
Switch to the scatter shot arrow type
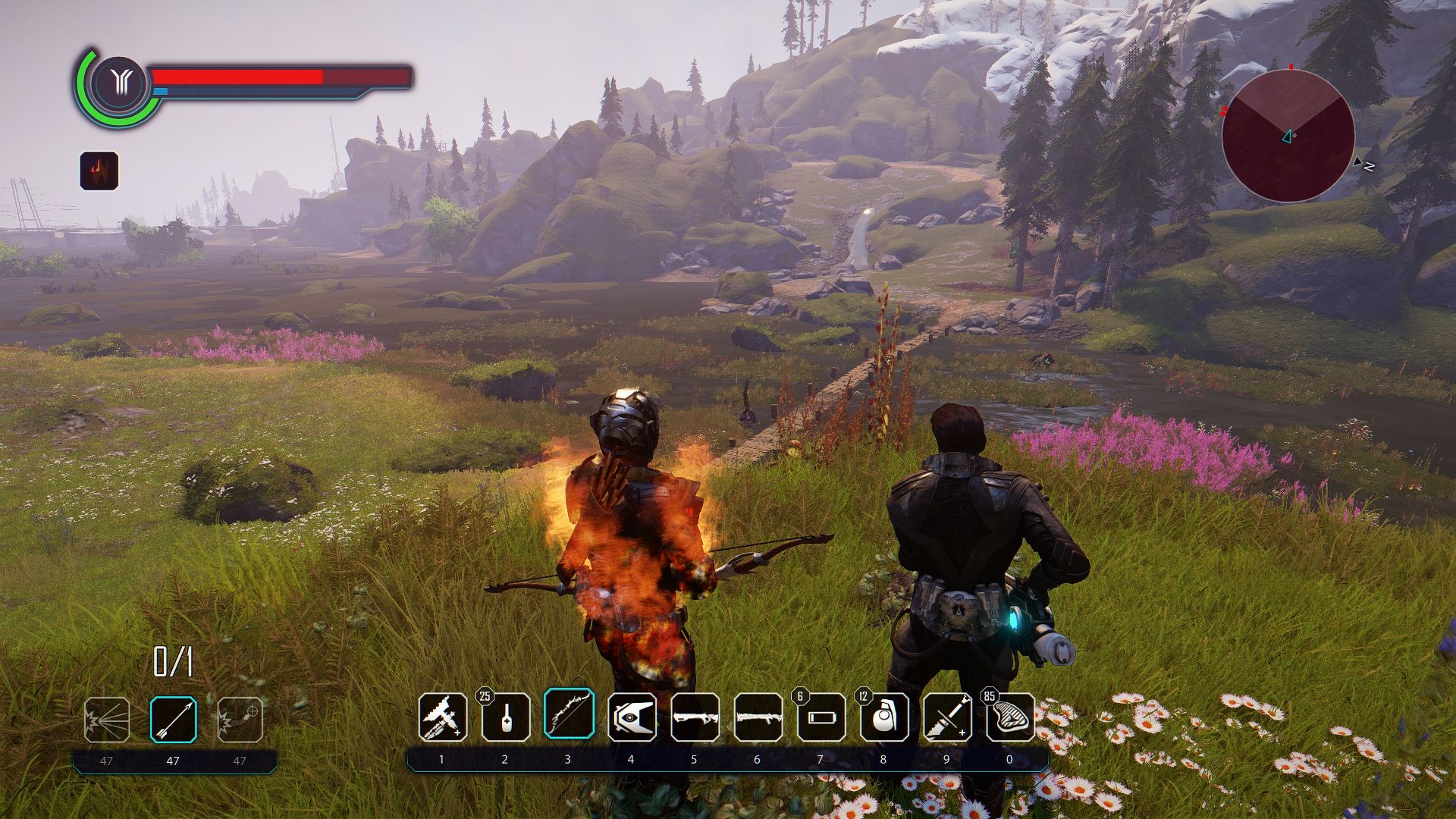click(107, 720)
